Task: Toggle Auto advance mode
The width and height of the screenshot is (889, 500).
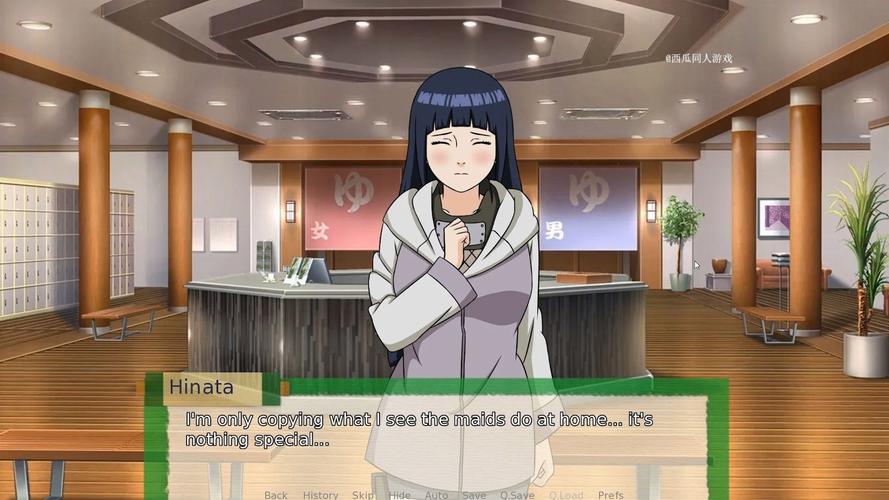Action: click(436, 495)
